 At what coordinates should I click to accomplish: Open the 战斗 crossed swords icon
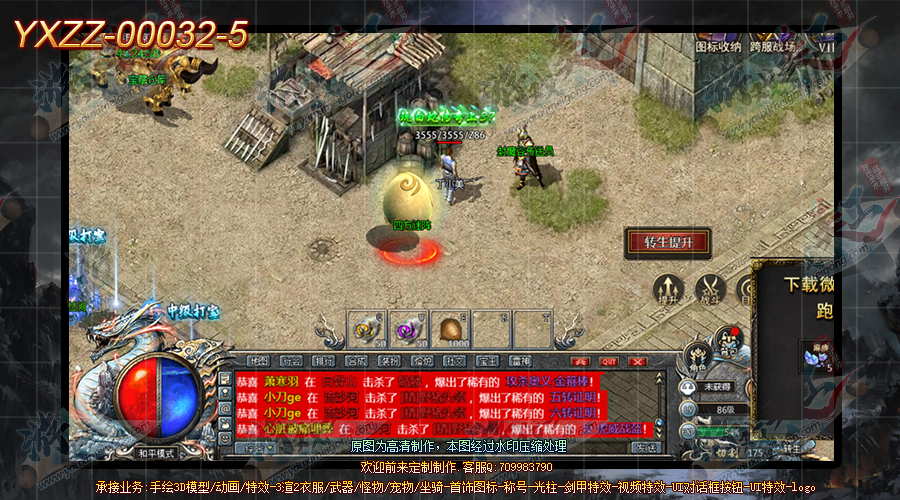click(x=711, y=289)
